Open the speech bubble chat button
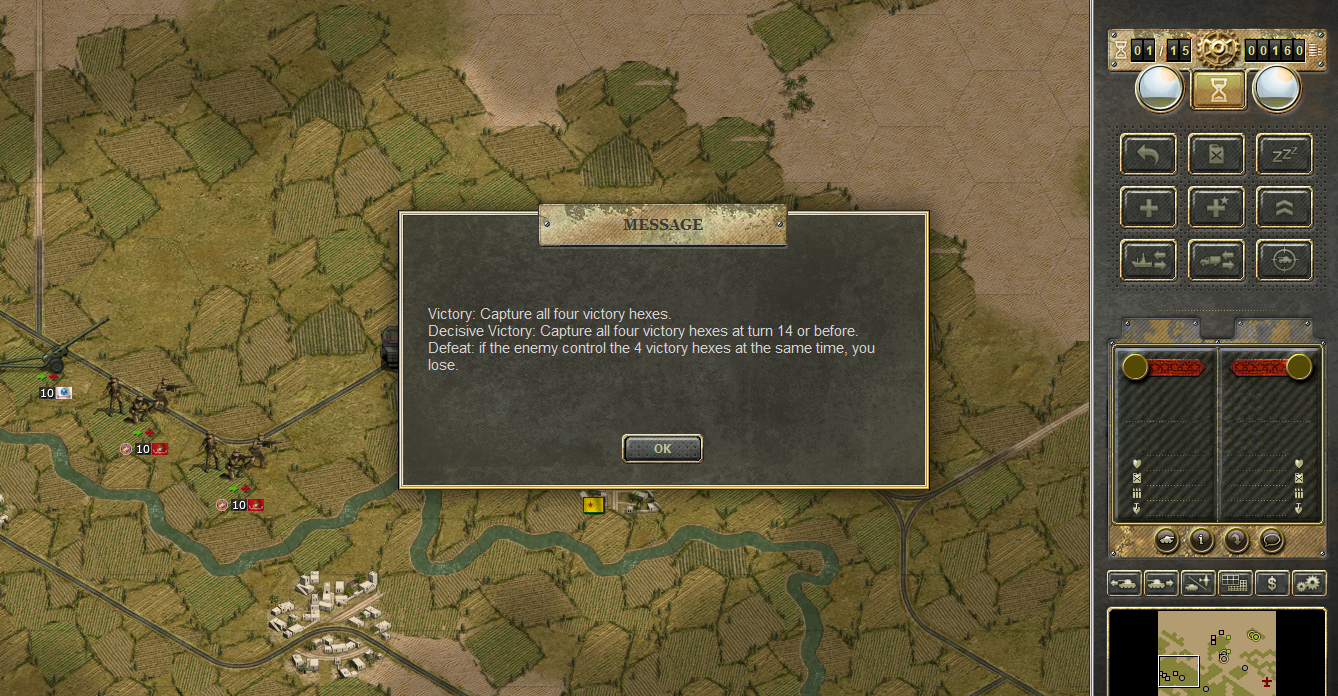 click(x=1271, y=540)
